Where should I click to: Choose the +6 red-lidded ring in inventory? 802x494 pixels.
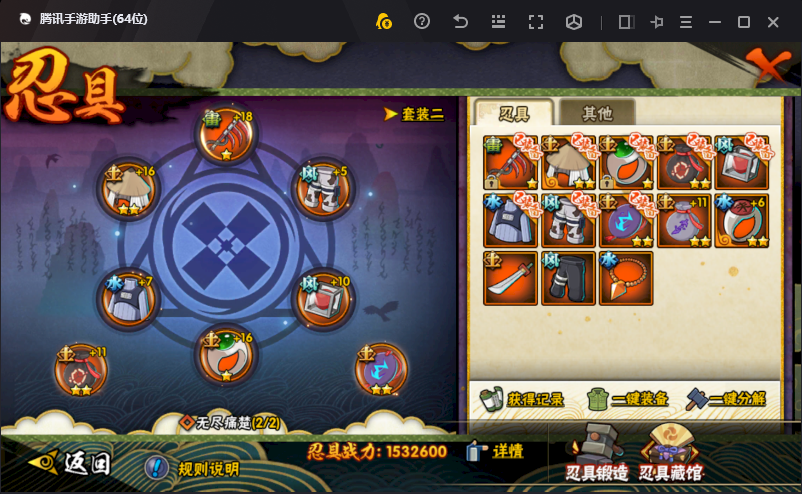[x=741, y=220]
